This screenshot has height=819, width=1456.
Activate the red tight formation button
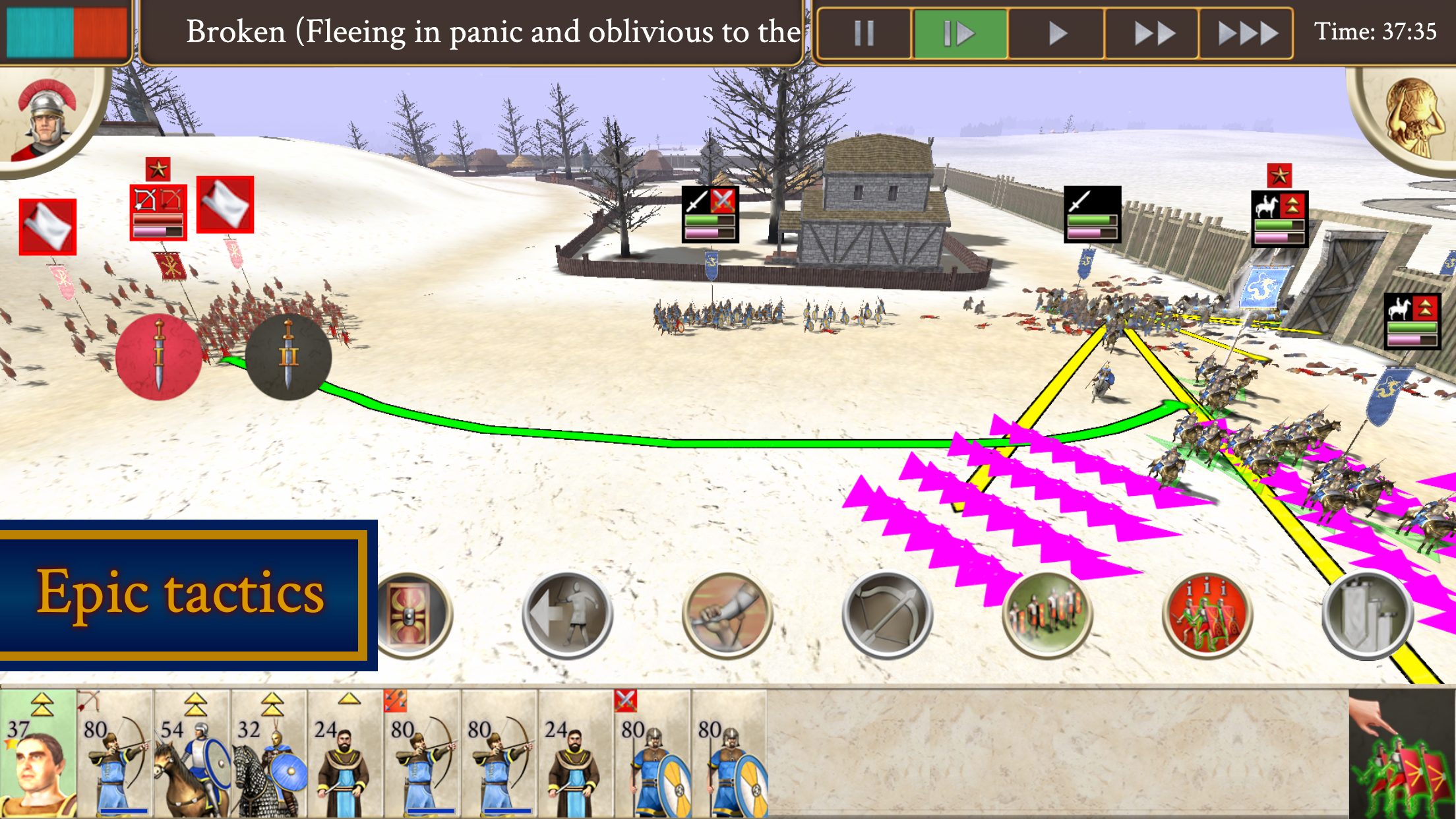pos(1207,615)
